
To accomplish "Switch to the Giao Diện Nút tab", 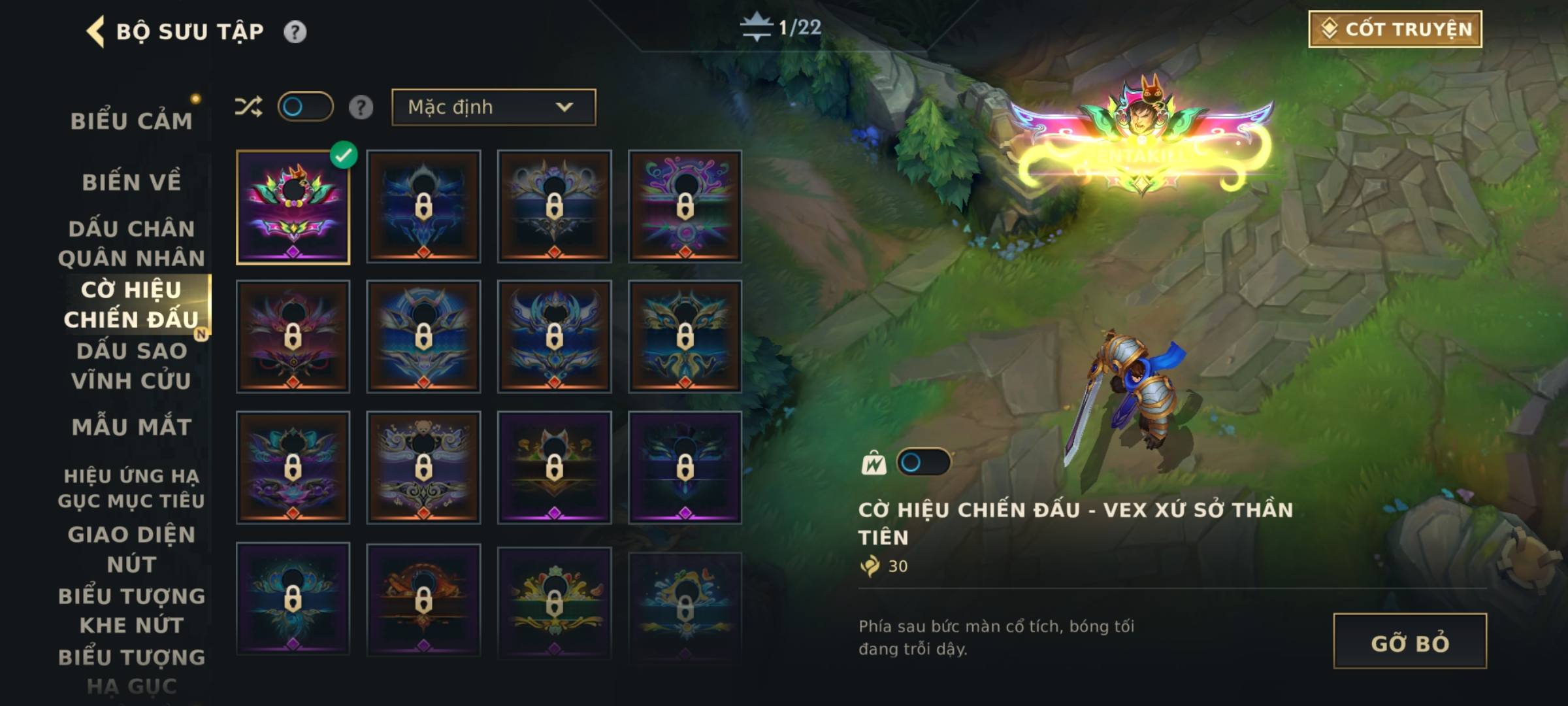I will pos(131,549).
